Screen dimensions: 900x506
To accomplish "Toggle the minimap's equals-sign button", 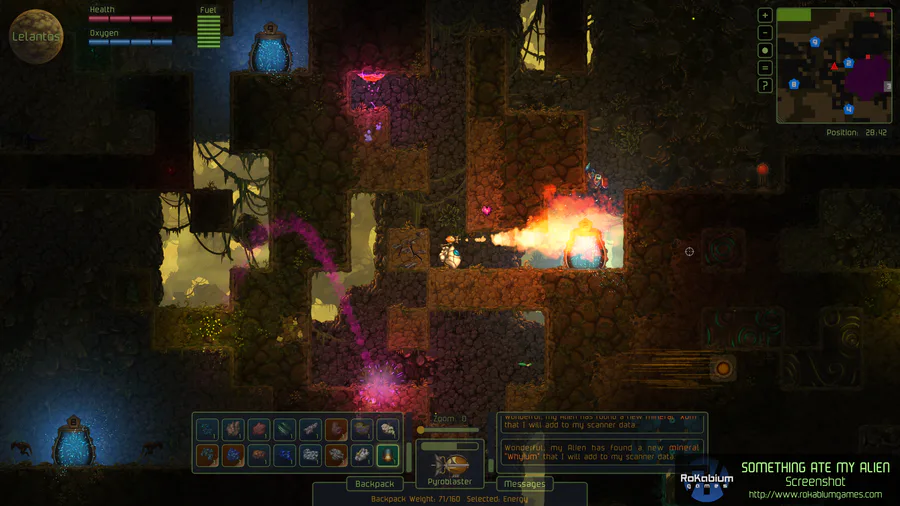I will click(x=765, y=68).
